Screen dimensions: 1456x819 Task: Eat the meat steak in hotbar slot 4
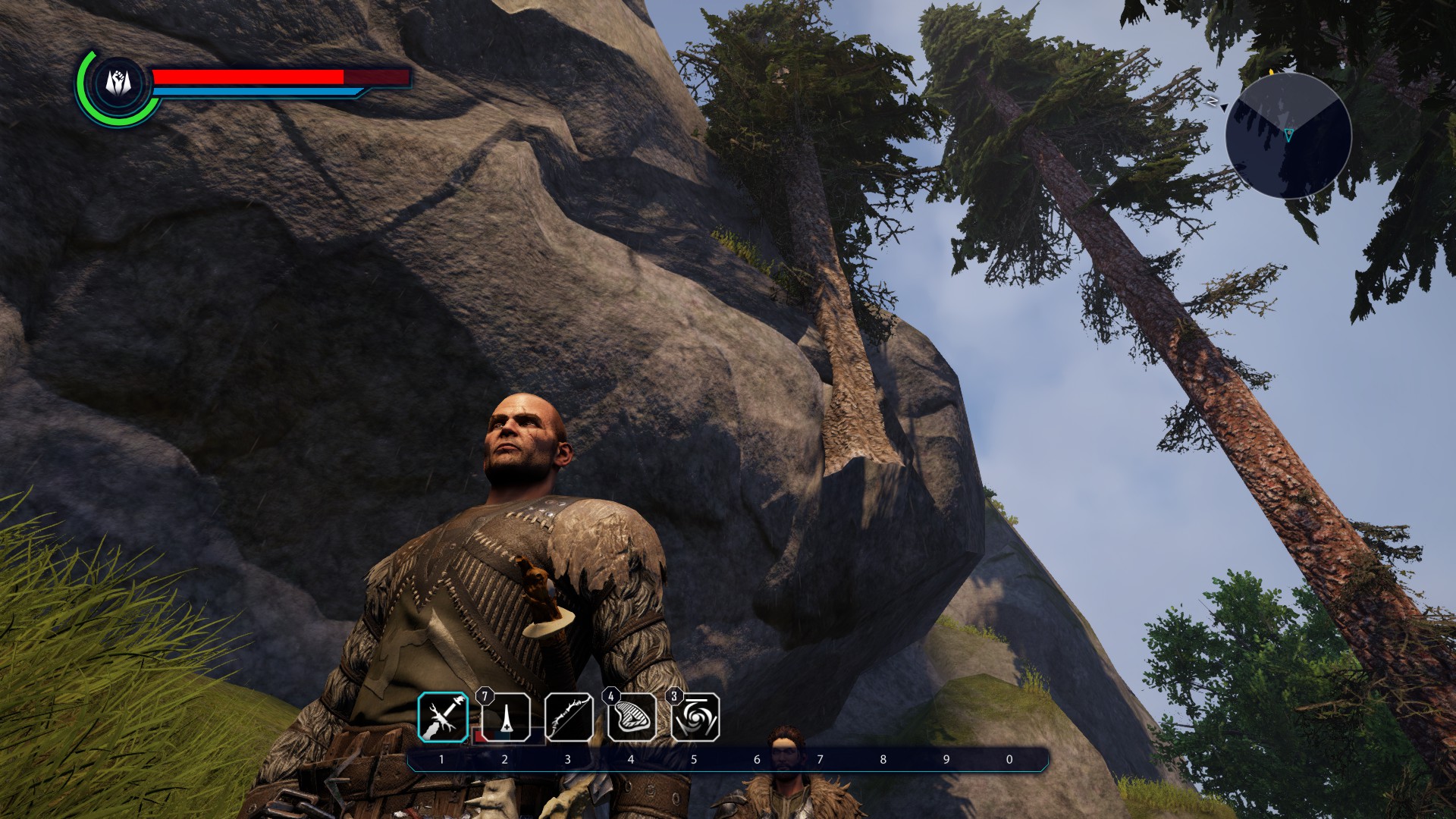click(632, 717)
